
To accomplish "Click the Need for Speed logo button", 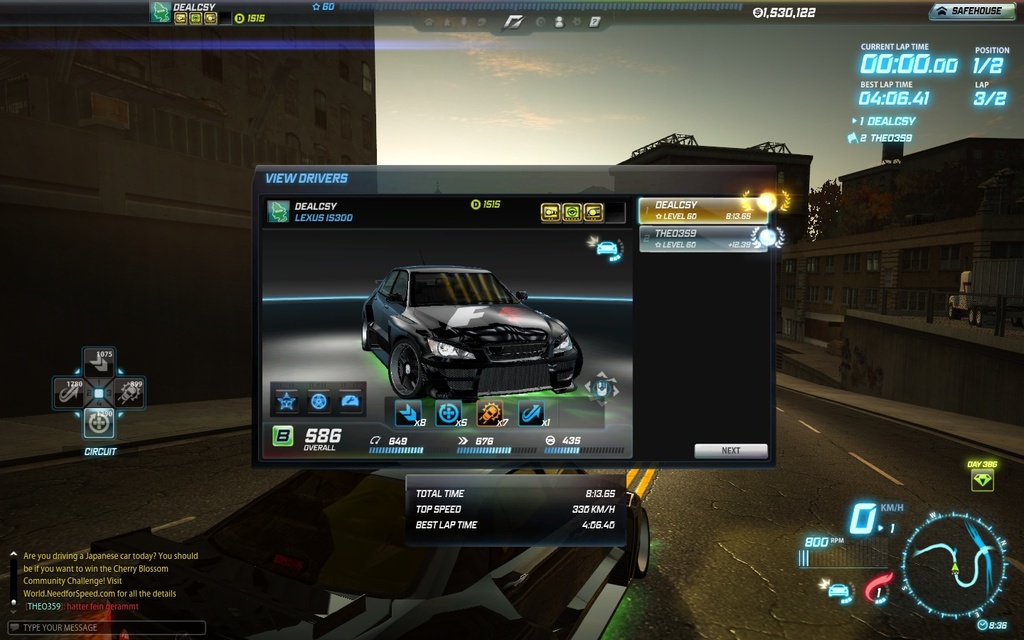I will pos(511,20).
